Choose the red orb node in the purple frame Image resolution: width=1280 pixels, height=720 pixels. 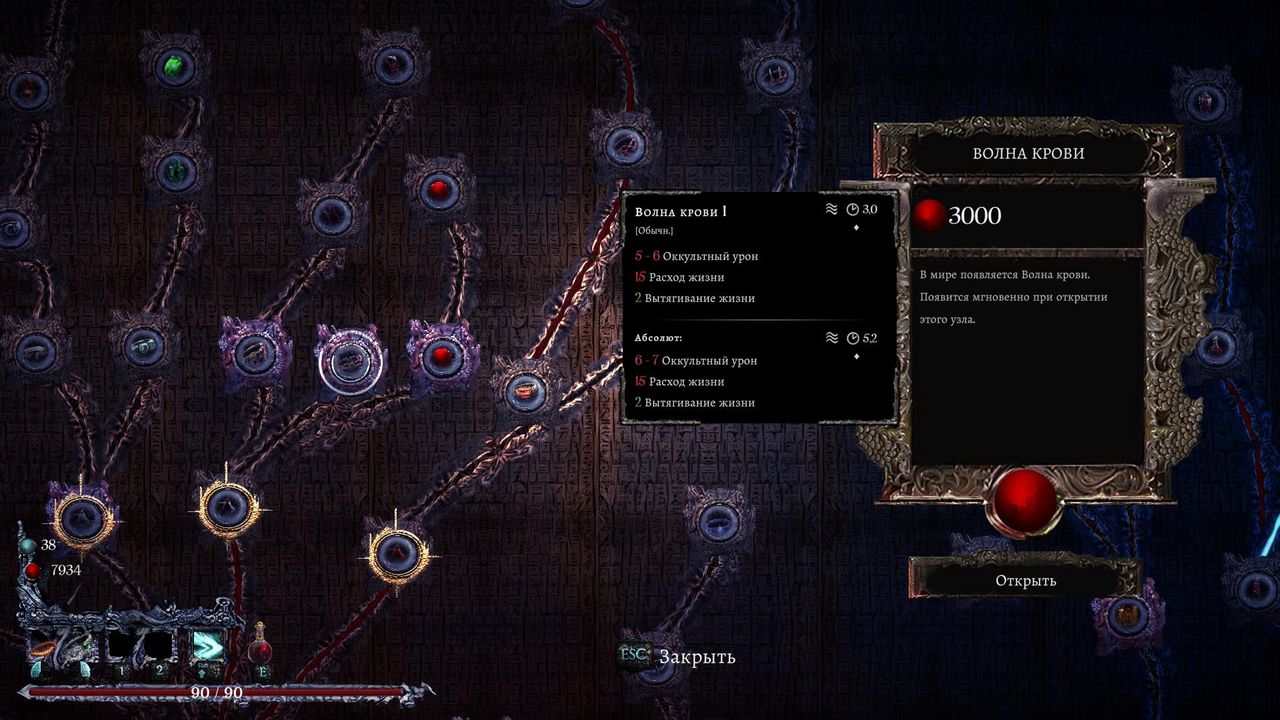tap(443, 357)
